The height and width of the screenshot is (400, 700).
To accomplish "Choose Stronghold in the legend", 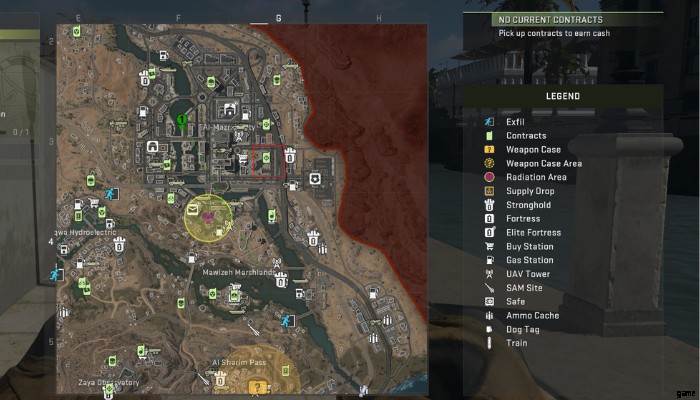I will pos(528,205).
